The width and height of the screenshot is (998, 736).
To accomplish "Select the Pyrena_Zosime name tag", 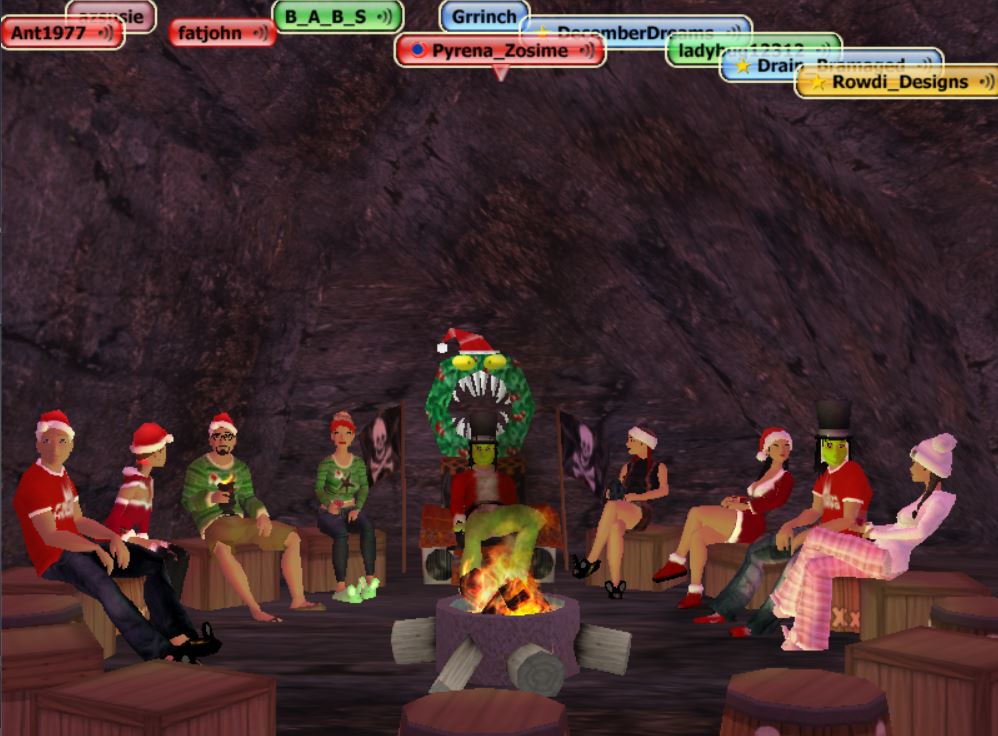I will pos(500,50).
